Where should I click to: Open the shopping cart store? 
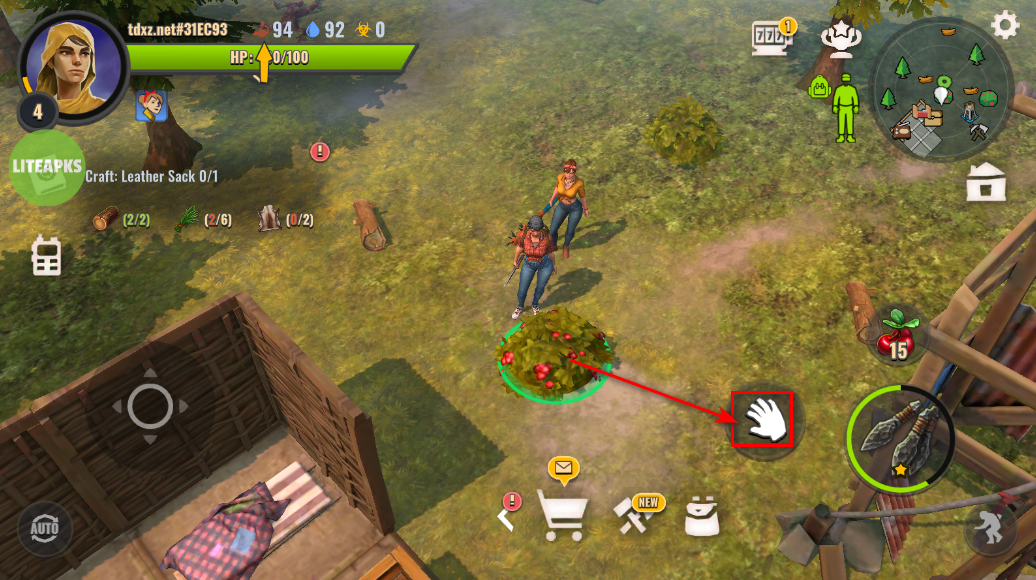561,514
